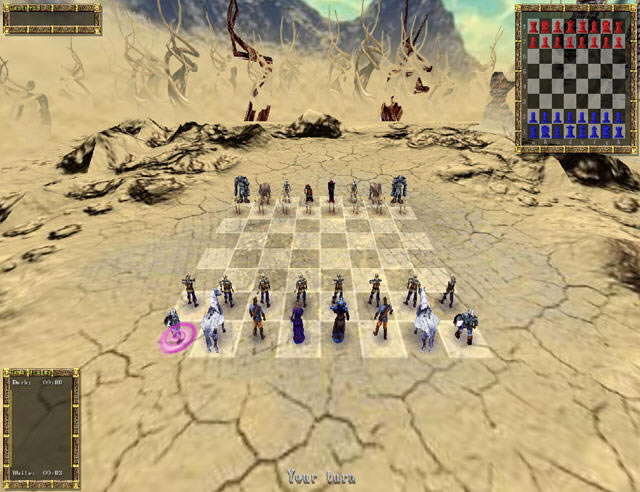Select the white horse knight beside the highlighted rook

pos(213,320)
